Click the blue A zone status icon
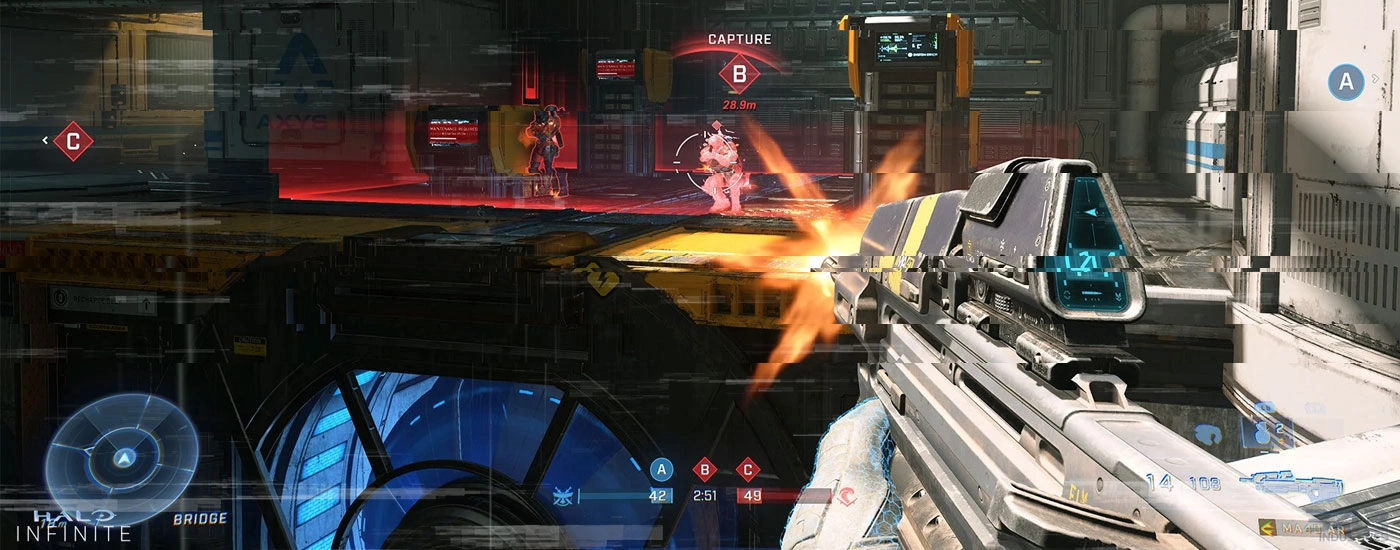The image size is (1400, 550). [660, 469]
